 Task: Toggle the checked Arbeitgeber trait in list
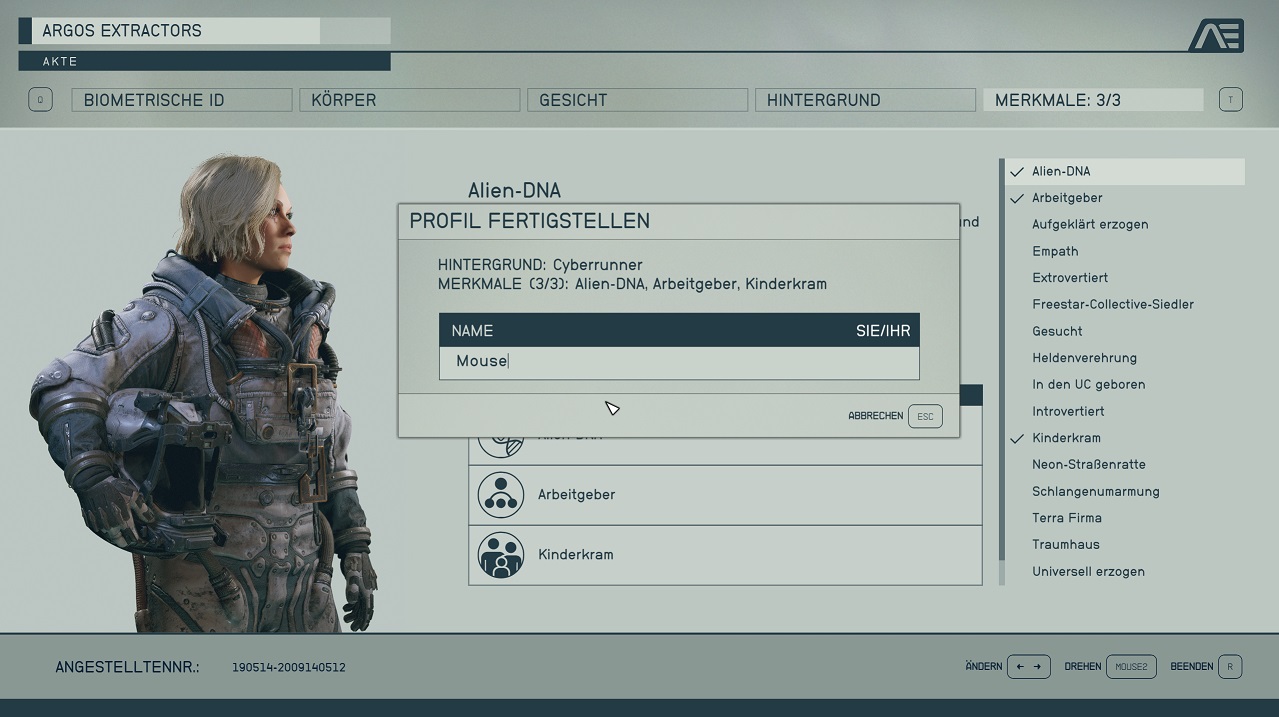click(1067, 198)
